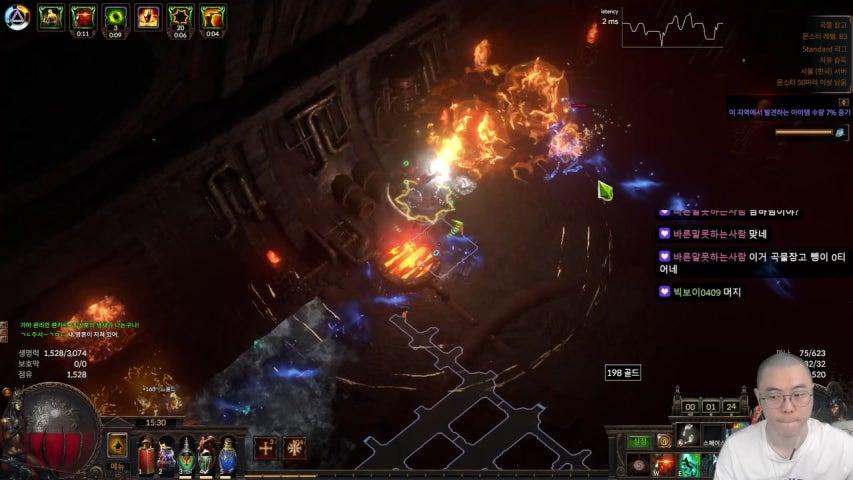
Task: Select the swirl skill on the skill bar
Action: (638, 465)
